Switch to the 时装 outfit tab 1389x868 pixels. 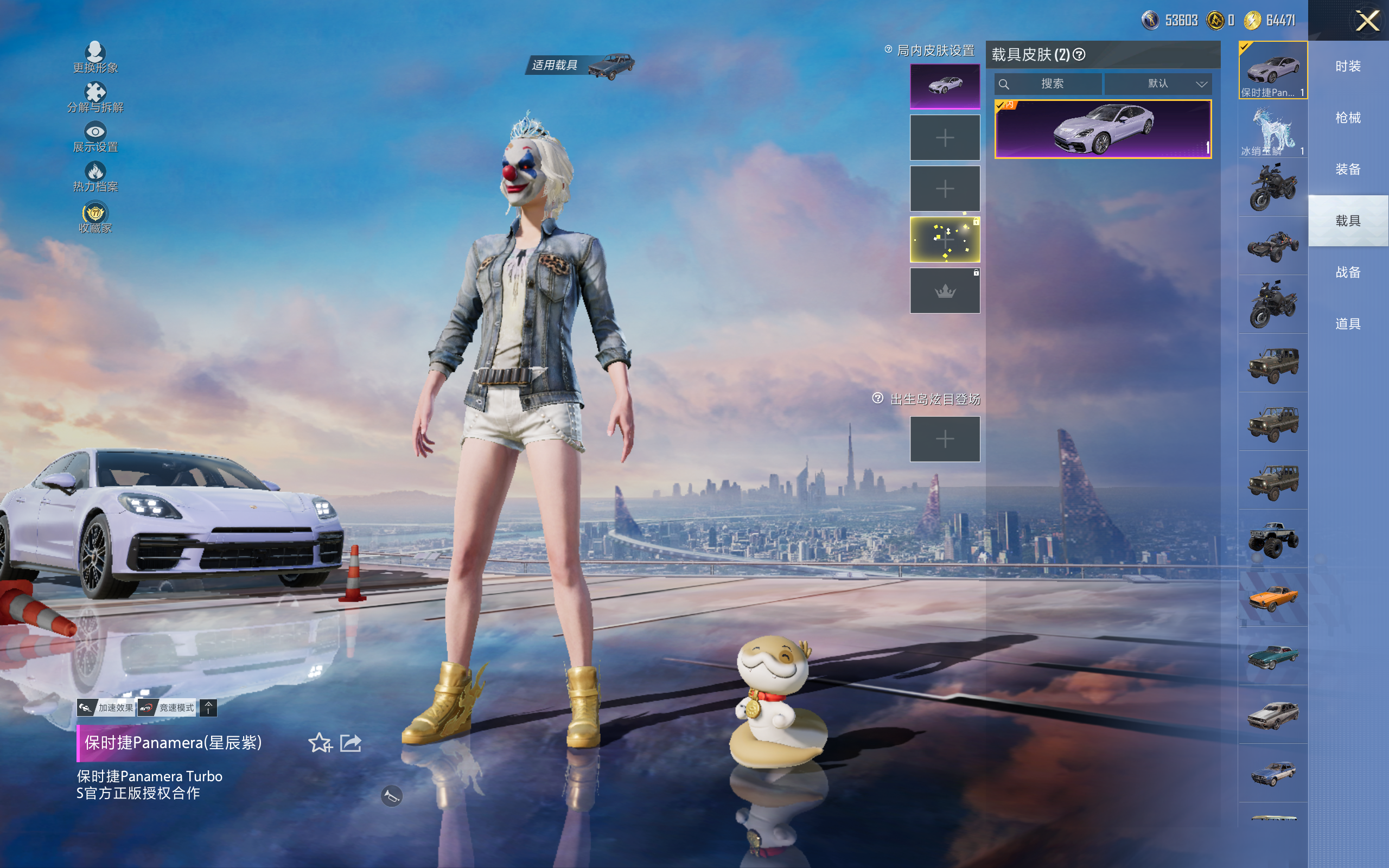point(1348,66)
